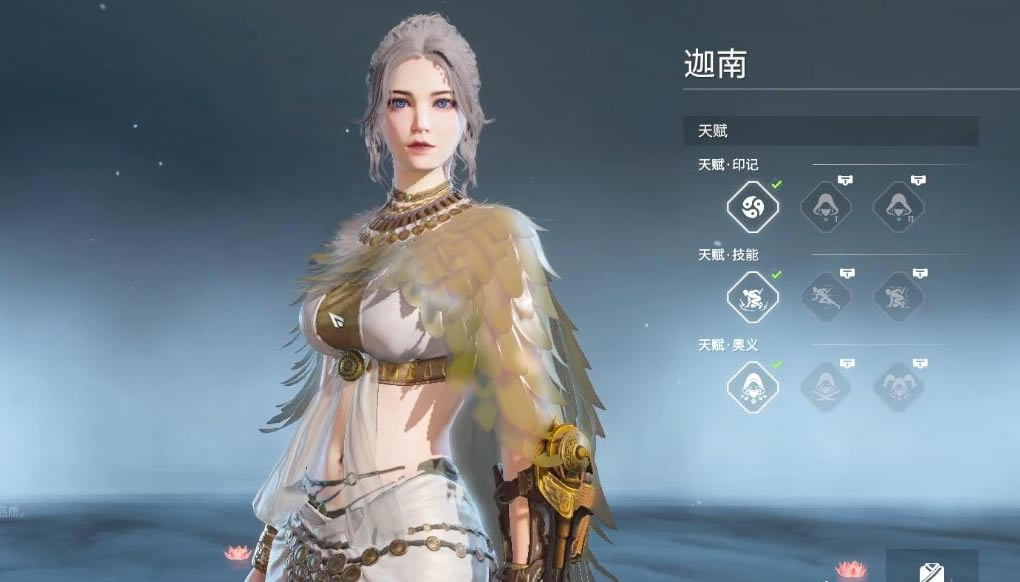Choose the locked hooded mark talent I
Screen dimensions: 1020x582
[826, 207]
